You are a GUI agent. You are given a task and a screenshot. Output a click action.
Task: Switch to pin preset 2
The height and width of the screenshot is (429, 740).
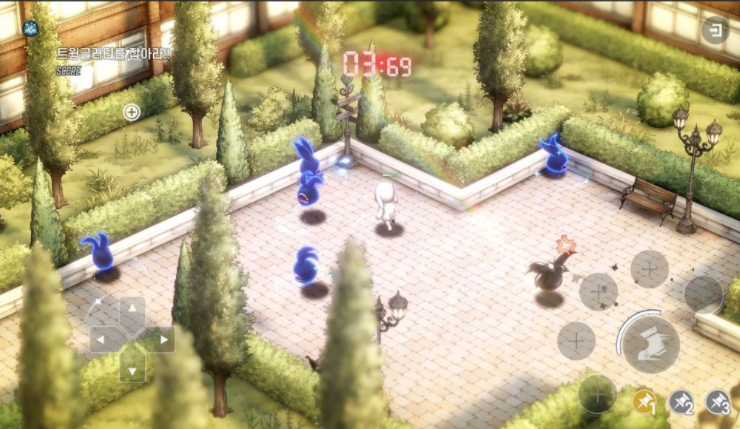pyautogui.click(x=682, y=402)
